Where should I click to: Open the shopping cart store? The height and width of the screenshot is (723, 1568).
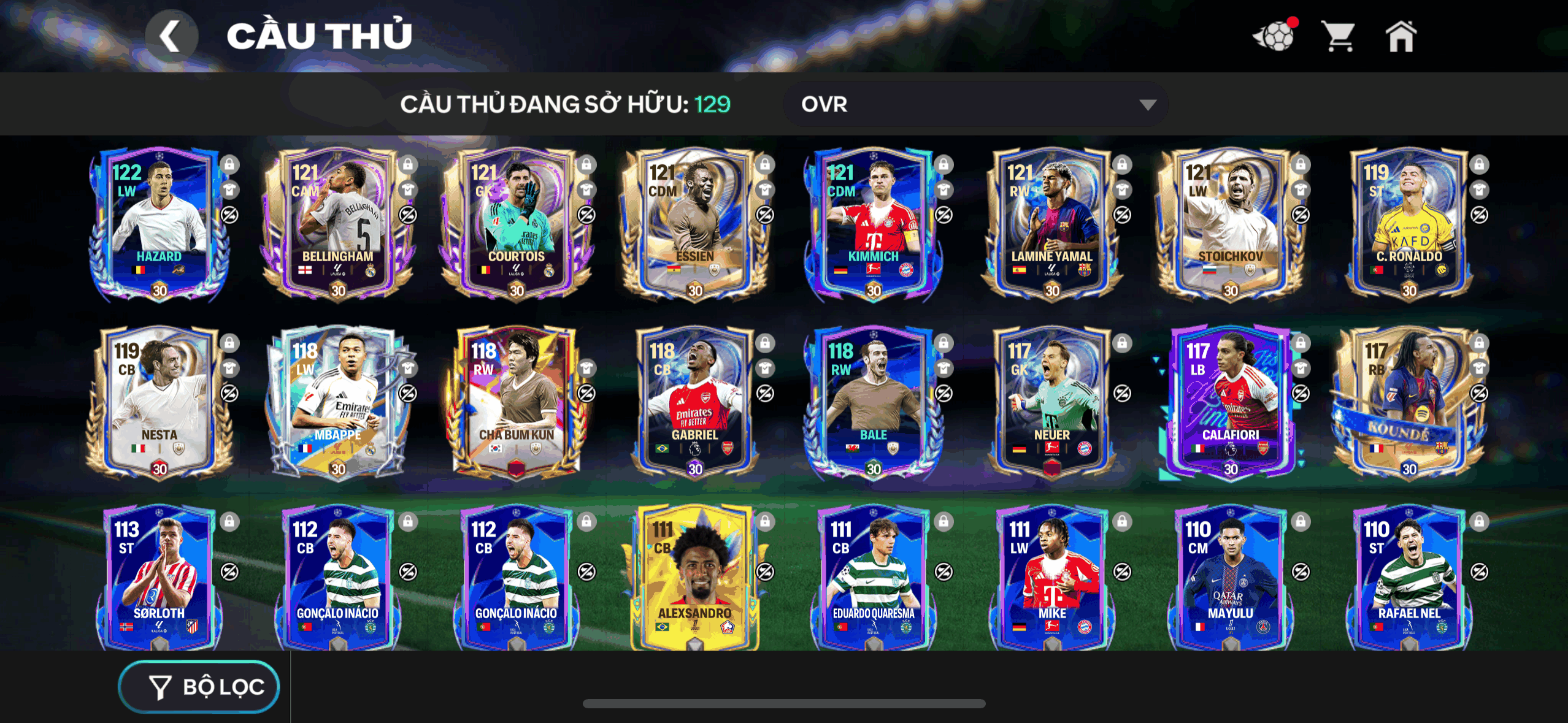coord(1339,36)
